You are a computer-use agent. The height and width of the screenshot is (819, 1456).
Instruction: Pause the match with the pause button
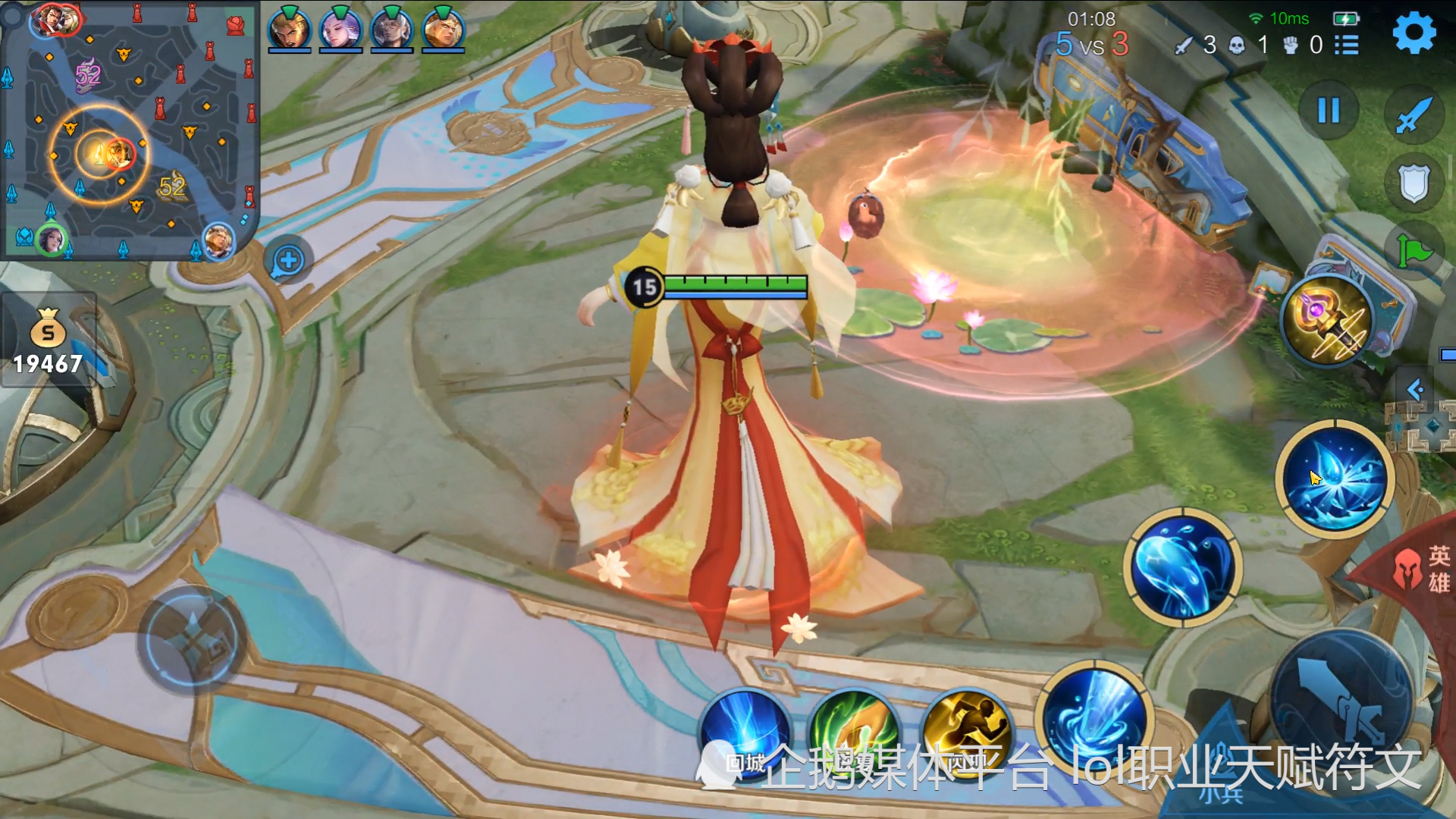click(1329, 111)
